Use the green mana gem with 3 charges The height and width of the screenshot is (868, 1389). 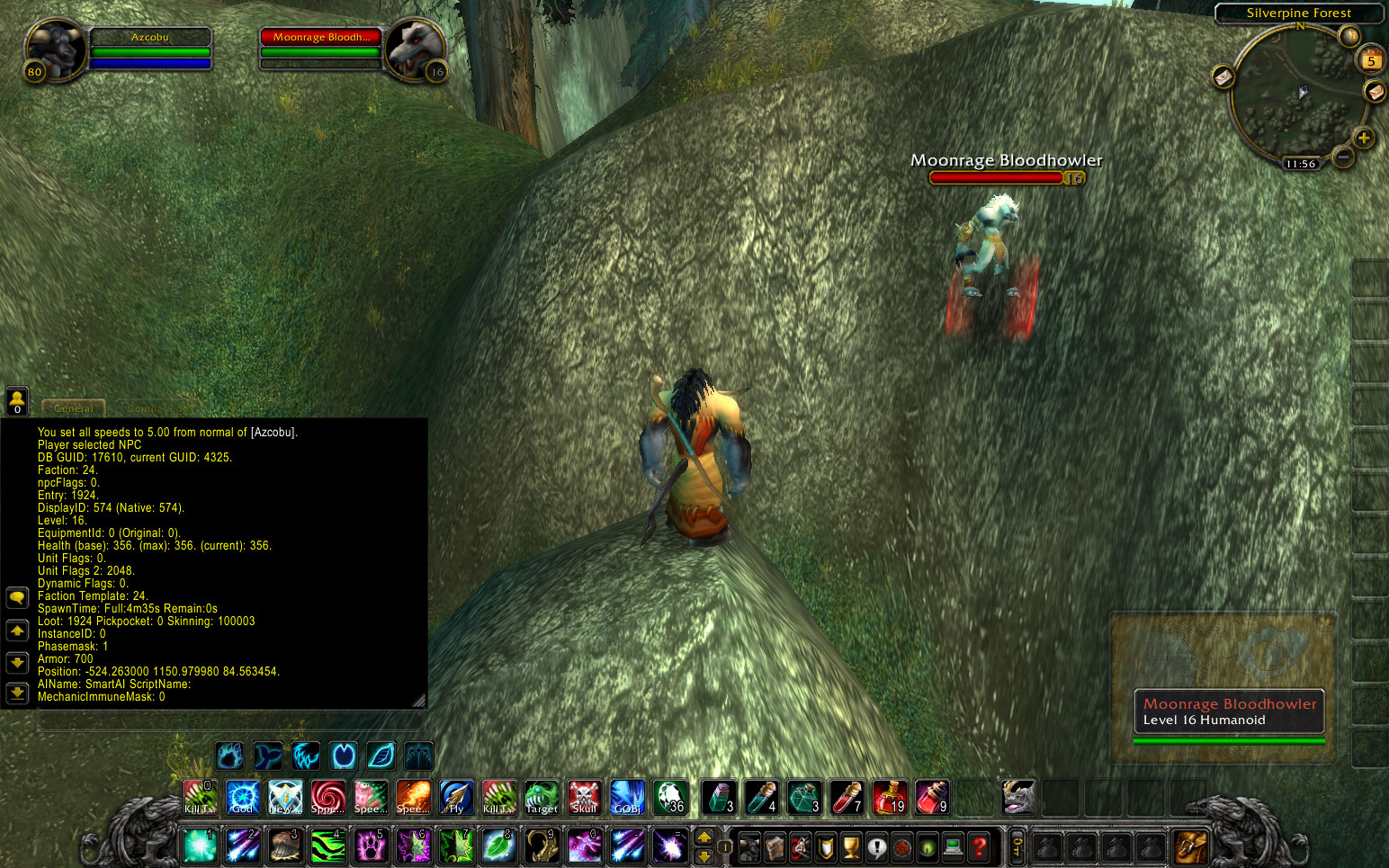804,797
